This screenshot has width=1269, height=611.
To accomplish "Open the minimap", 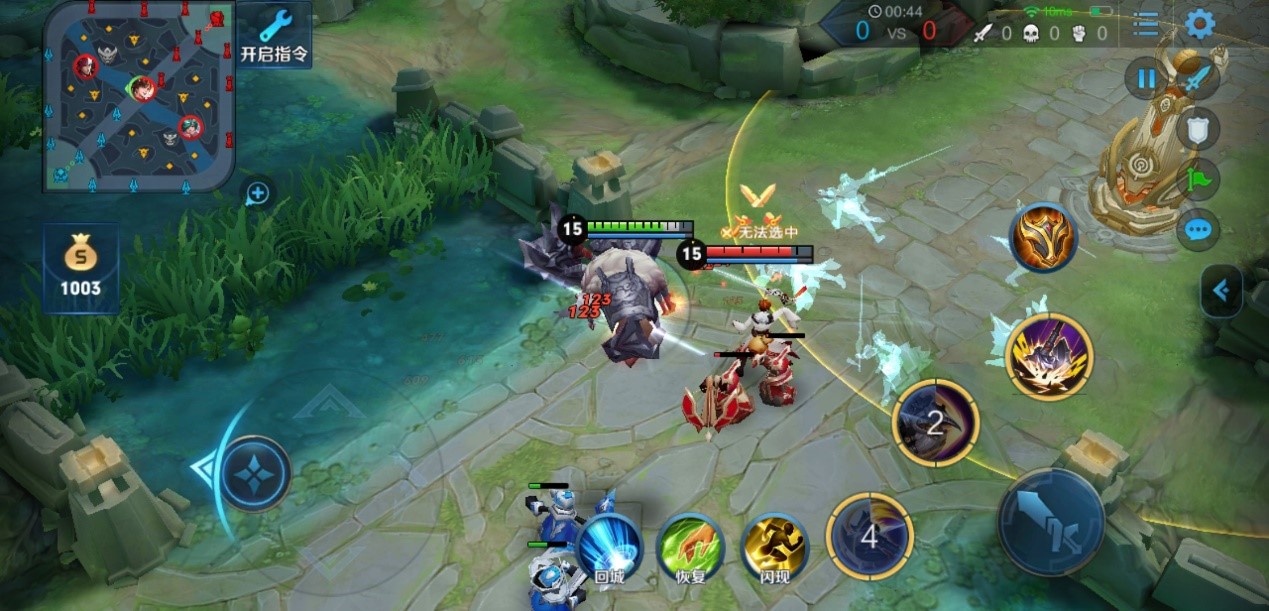I will pyautogui.click(x=139, y=95).
